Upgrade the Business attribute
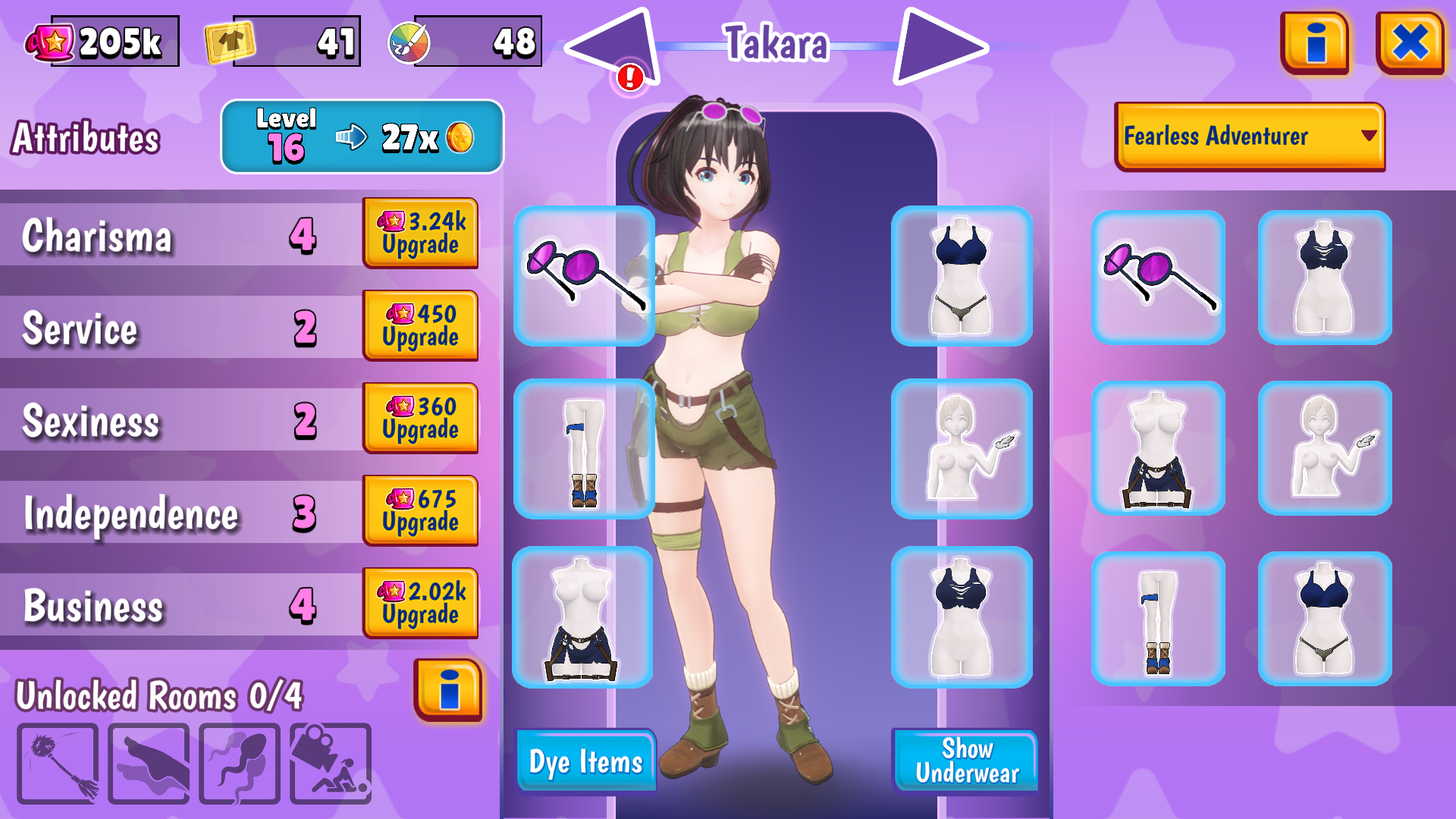The width and height of the screenshot is (1456, 819). click(420, 603)
